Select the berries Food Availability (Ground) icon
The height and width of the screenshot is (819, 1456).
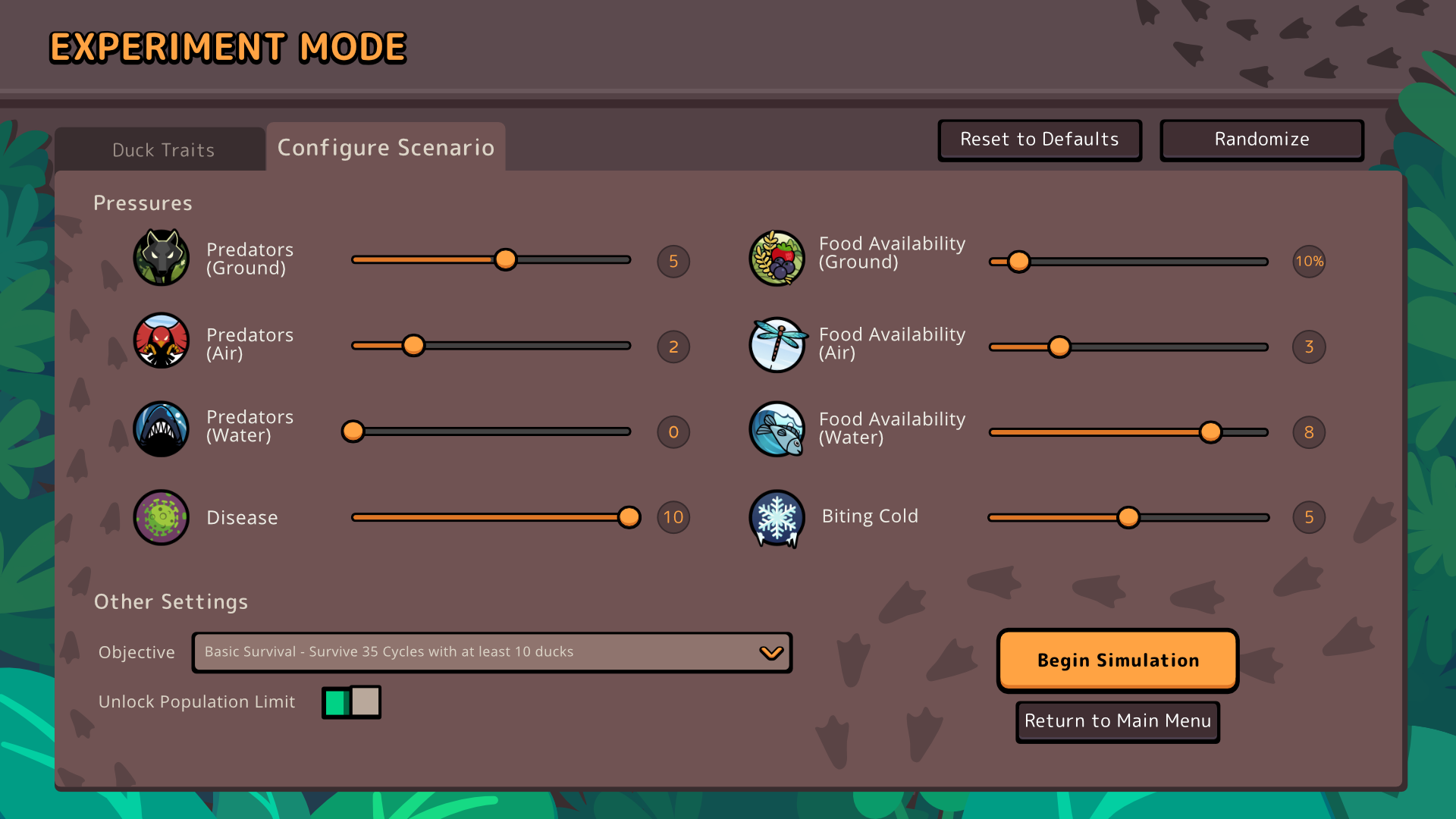coord(777,258)
